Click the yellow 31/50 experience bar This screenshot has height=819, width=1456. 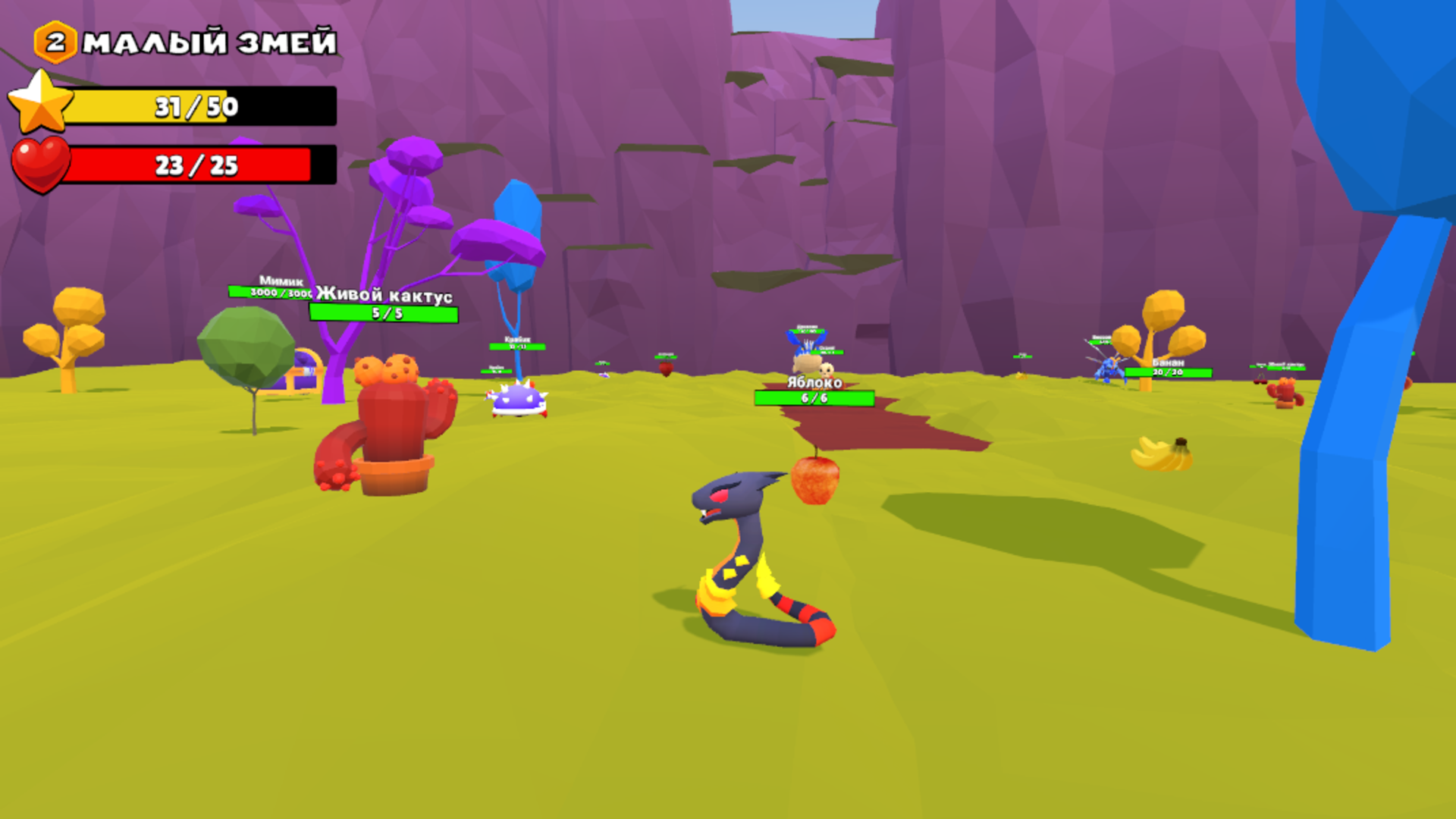pos(196,107)
